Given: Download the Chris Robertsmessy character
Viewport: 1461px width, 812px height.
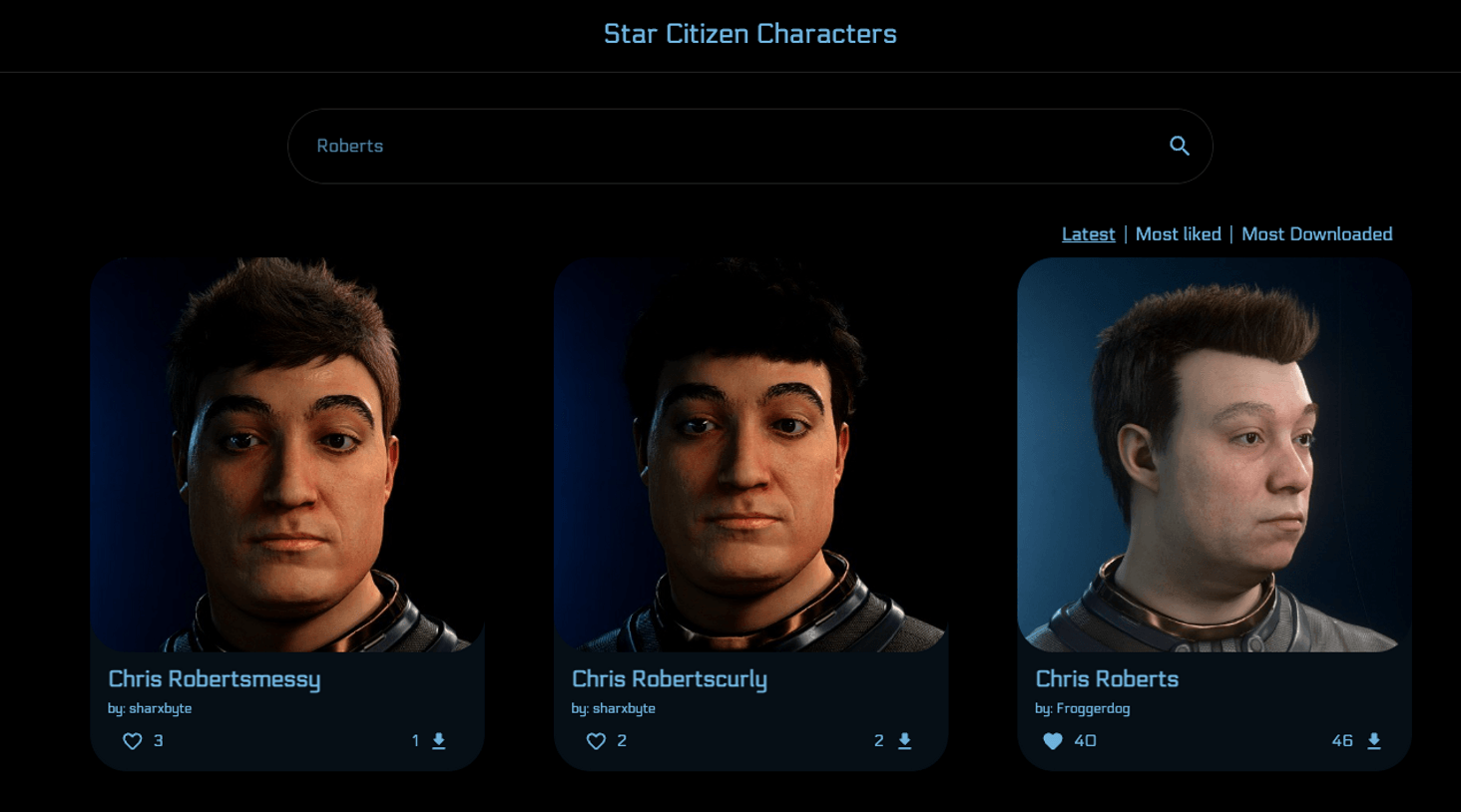Looking at the screenshot, I should click(438, 741).
